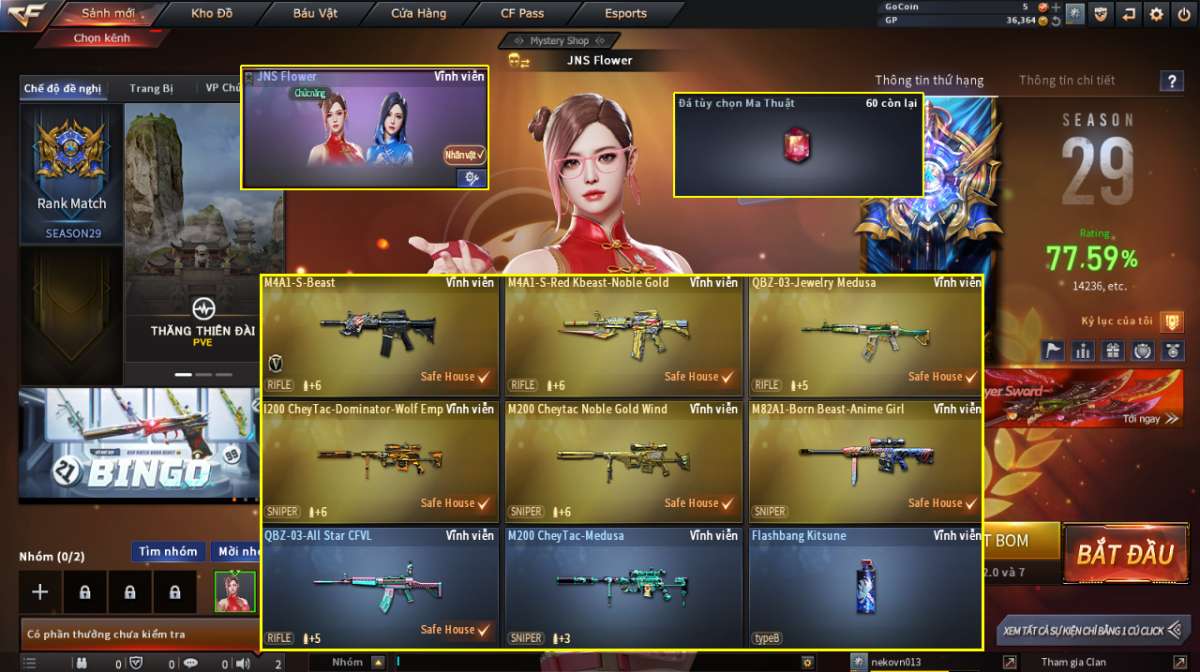Go to the Báu Vật menu
Viewport: 1200px width, 672px height.
pyautogui.click(x=315, y=14)
